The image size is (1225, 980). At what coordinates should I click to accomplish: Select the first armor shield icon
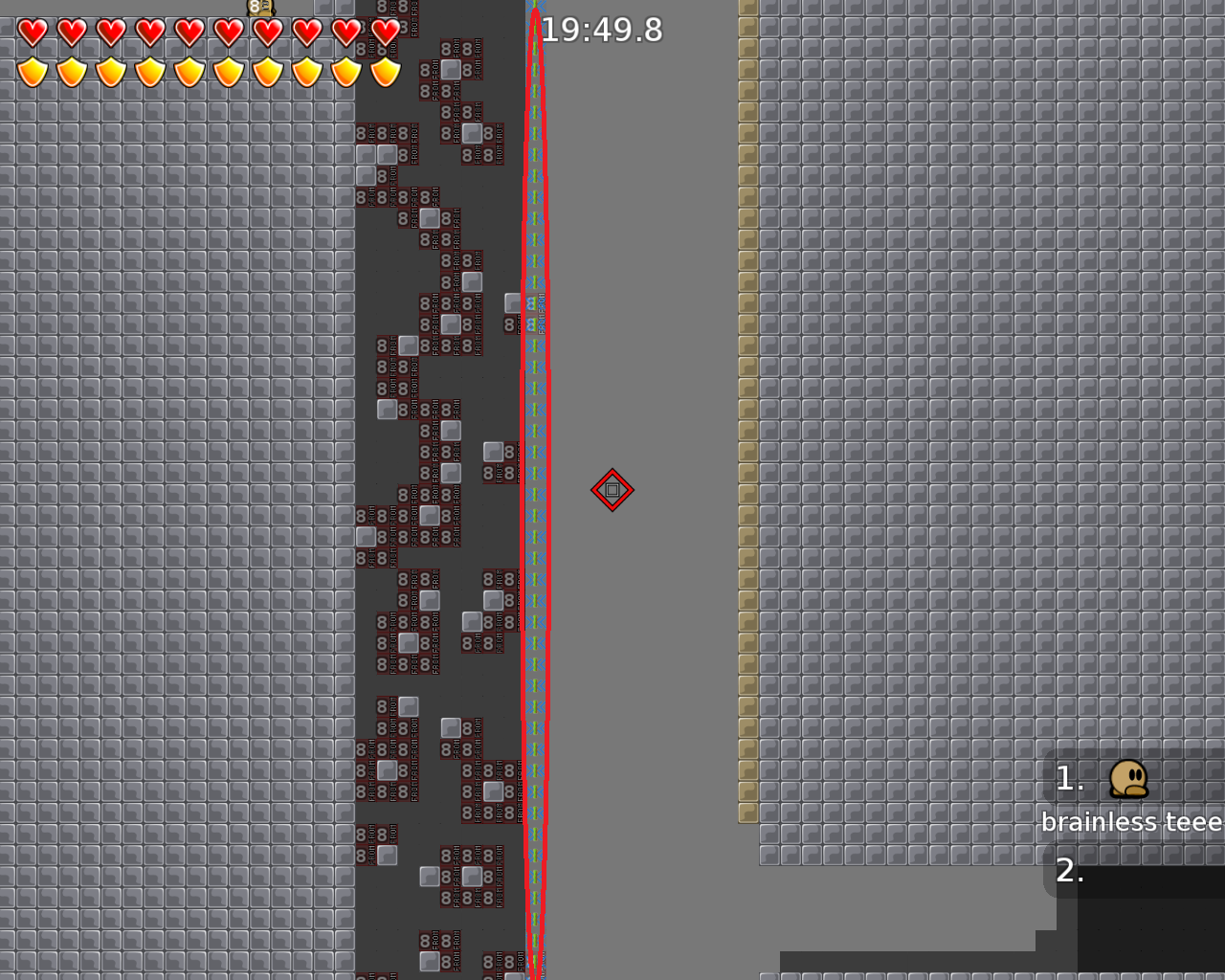32,72
